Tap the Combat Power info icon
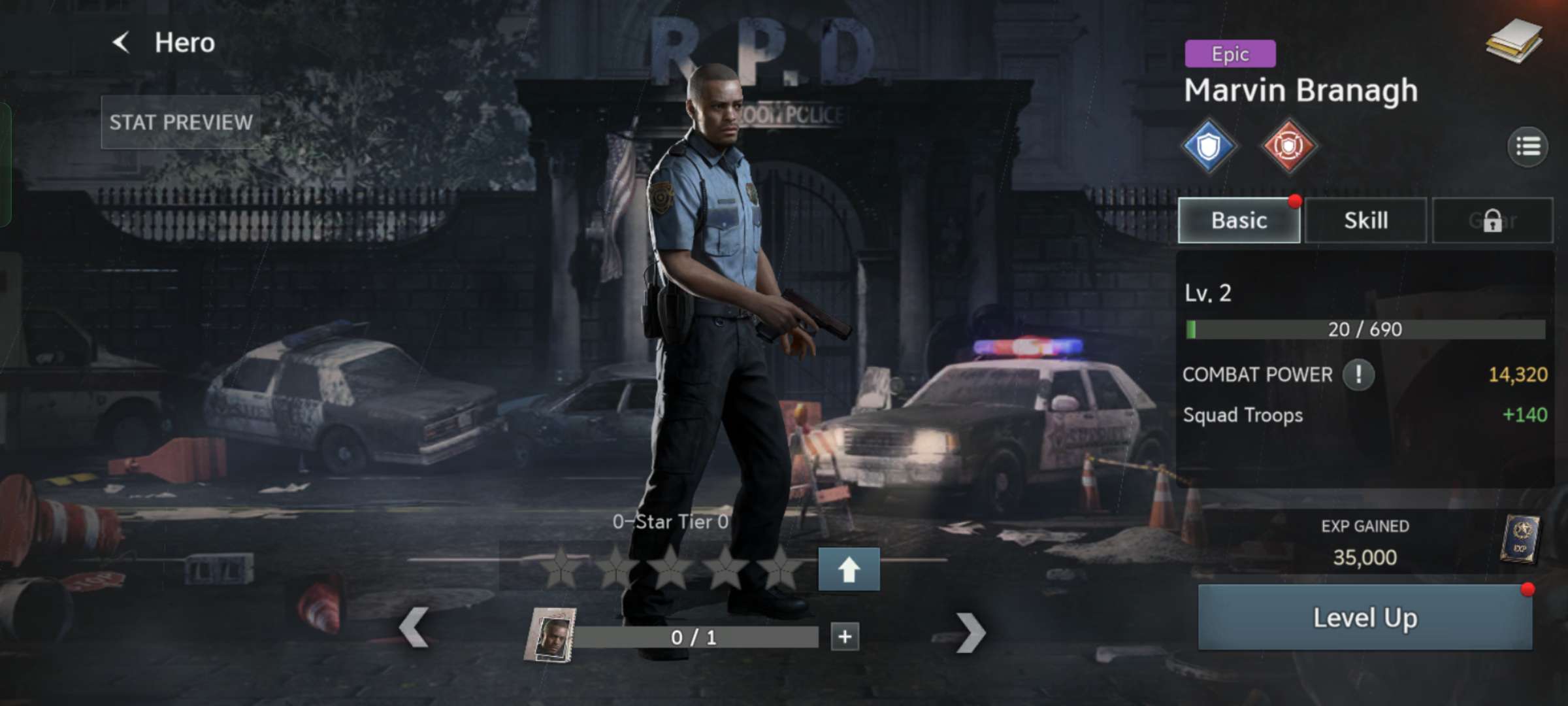Screen dimensions: 1568x706 (x=1358, y=375)
